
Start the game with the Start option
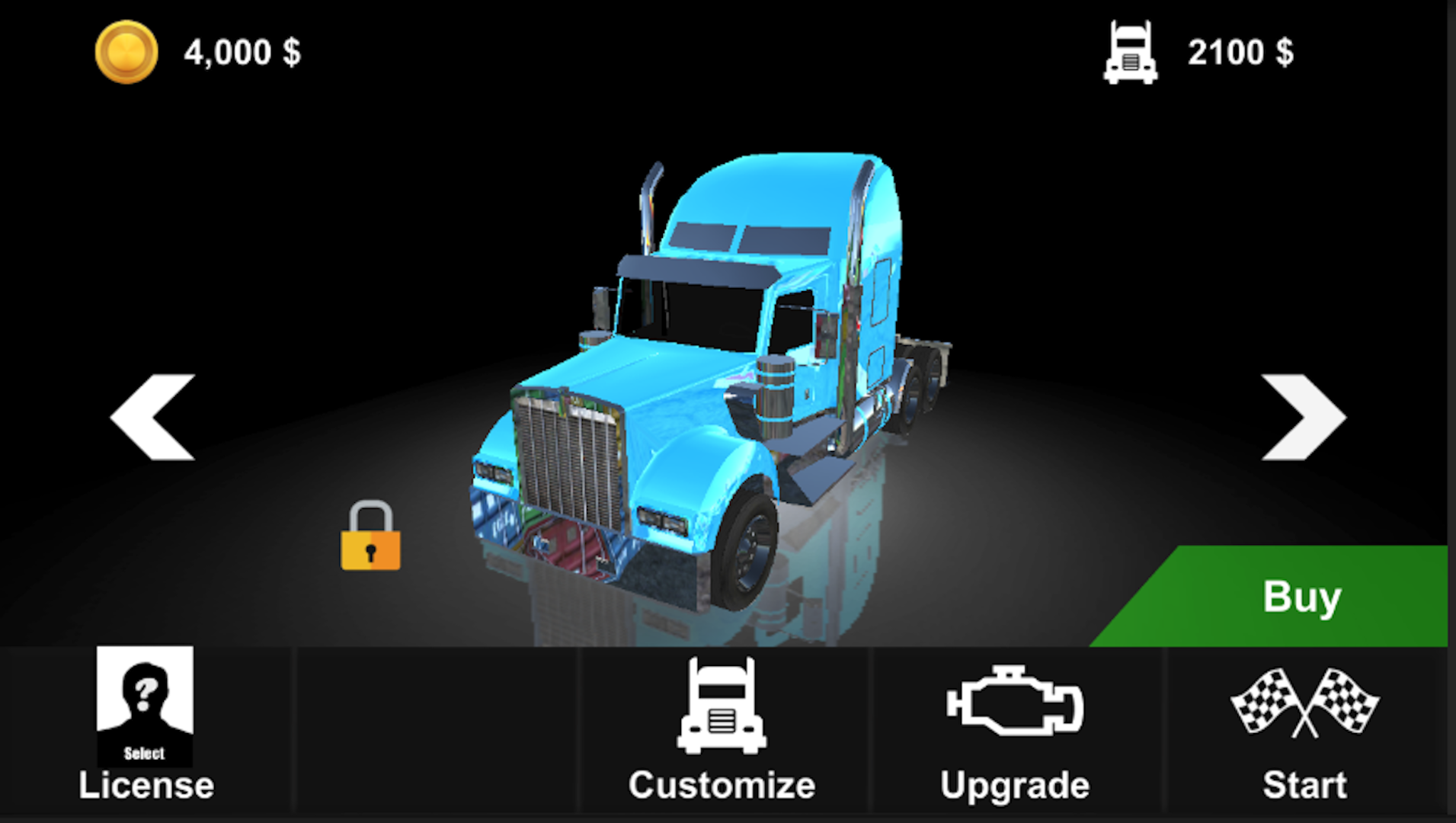tap(1304, 784)
